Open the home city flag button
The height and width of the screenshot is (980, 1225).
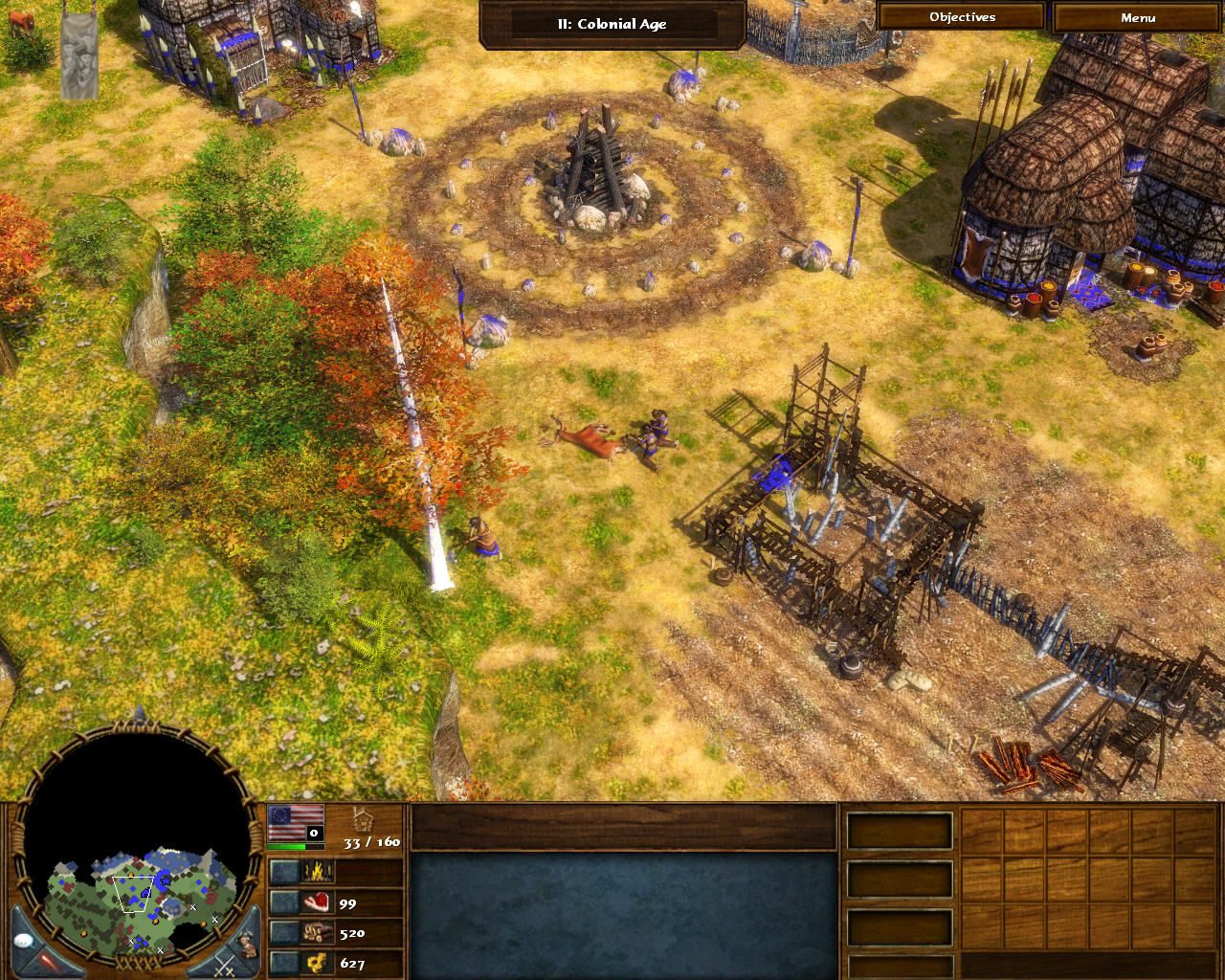295,823
